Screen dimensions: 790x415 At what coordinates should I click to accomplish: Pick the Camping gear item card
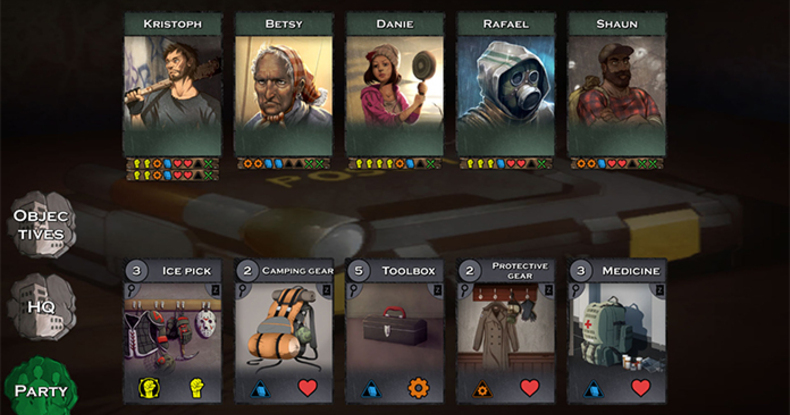coord(283,330)
